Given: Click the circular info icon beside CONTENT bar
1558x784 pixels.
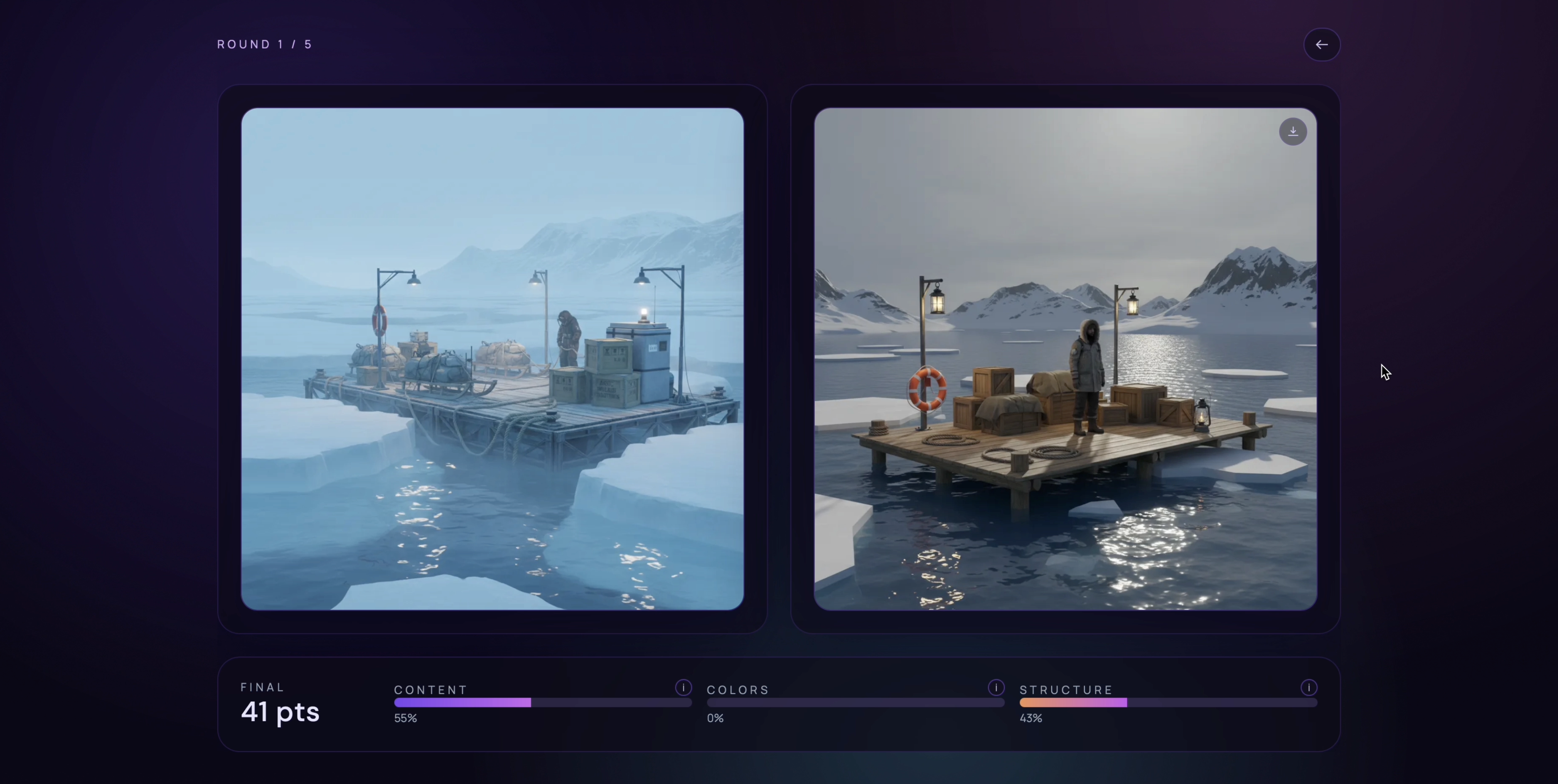Looking at the screenshot, I should point(683,687).
